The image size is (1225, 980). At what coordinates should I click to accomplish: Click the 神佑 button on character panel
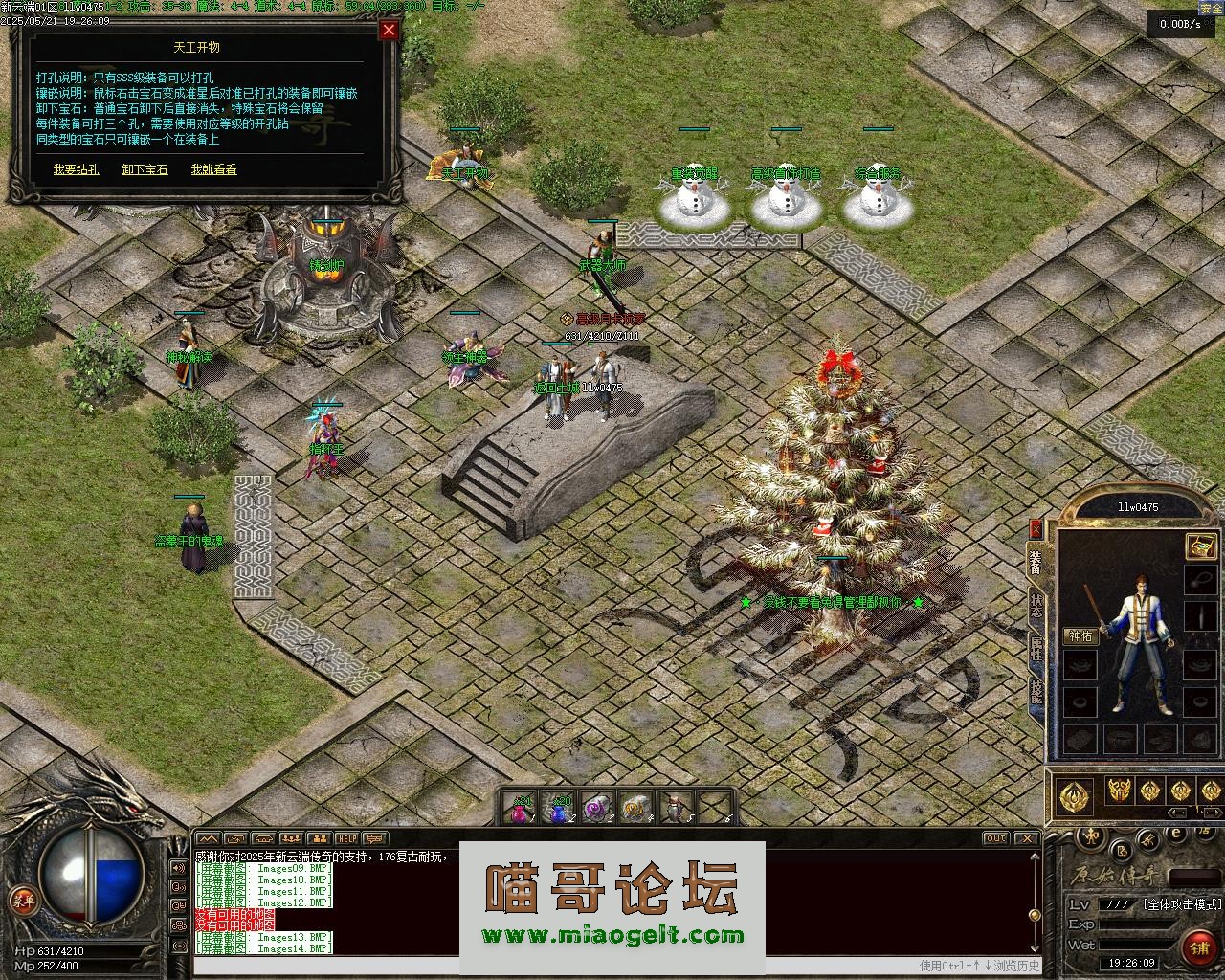pos(1081,636)
